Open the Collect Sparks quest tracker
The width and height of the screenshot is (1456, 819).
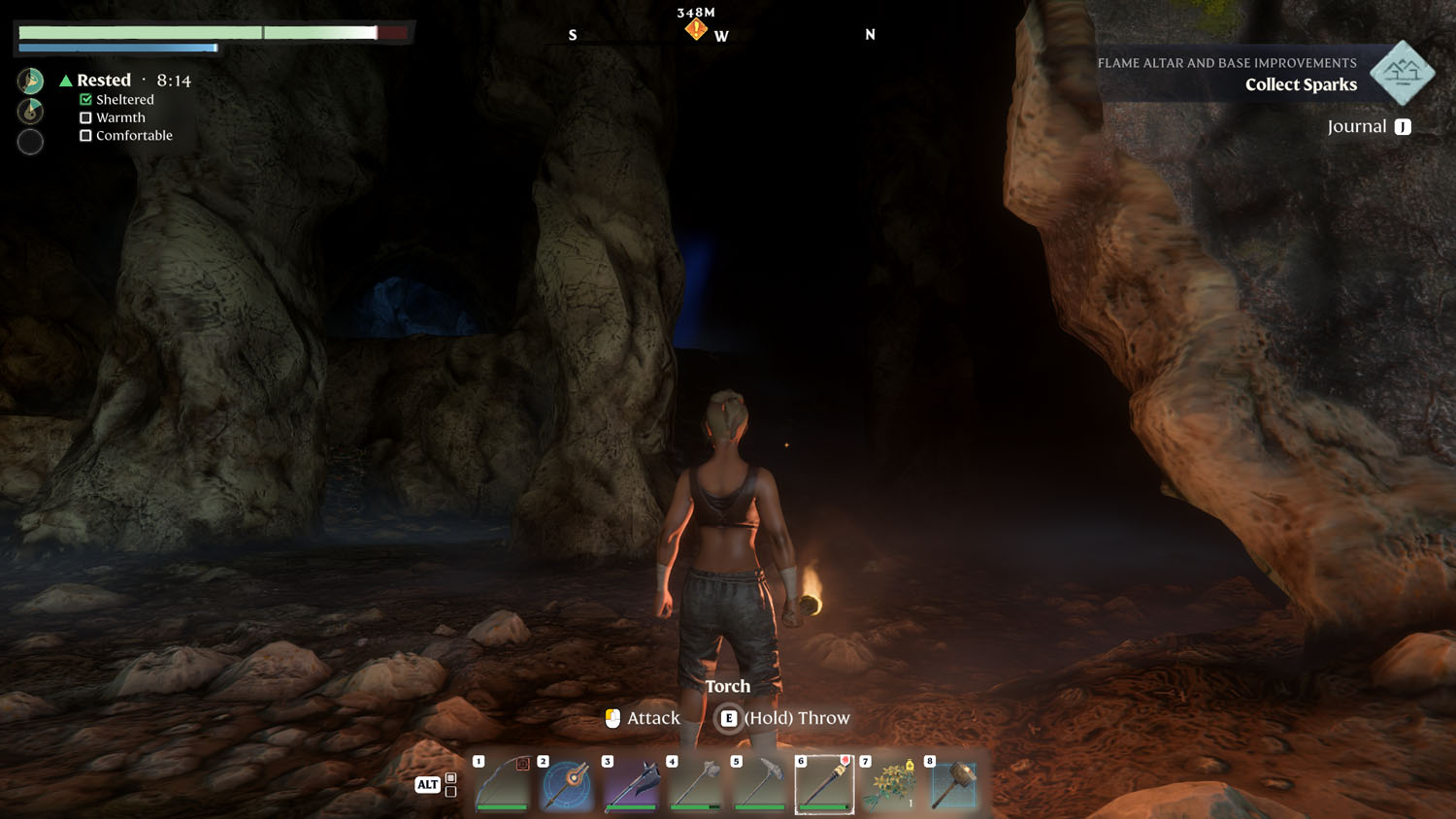[x=1301, y=84]
